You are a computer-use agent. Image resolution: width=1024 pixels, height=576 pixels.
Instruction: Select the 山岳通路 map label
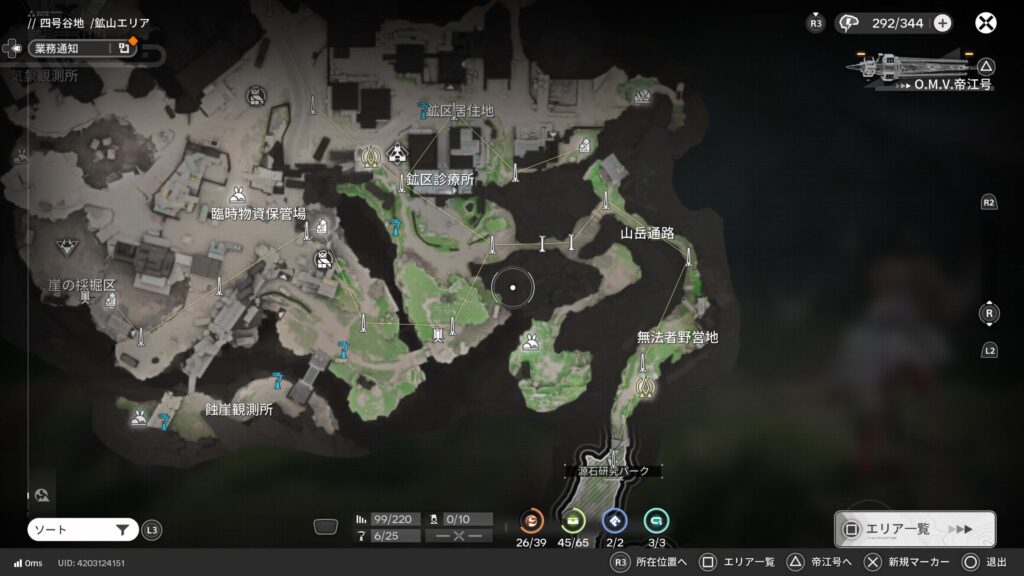point(647,233)
